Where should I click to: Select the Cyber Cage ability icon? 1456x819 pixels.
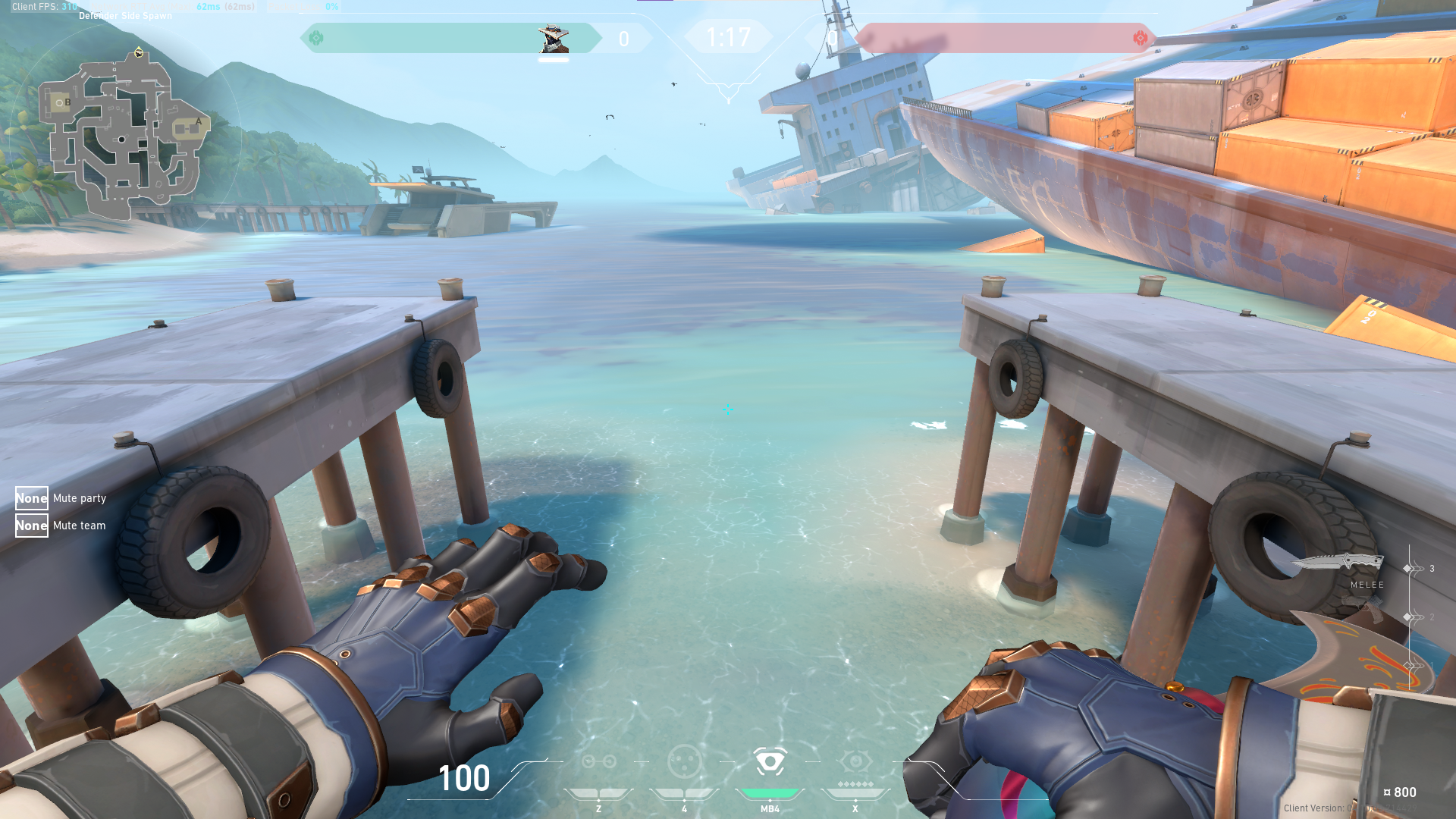684,762
